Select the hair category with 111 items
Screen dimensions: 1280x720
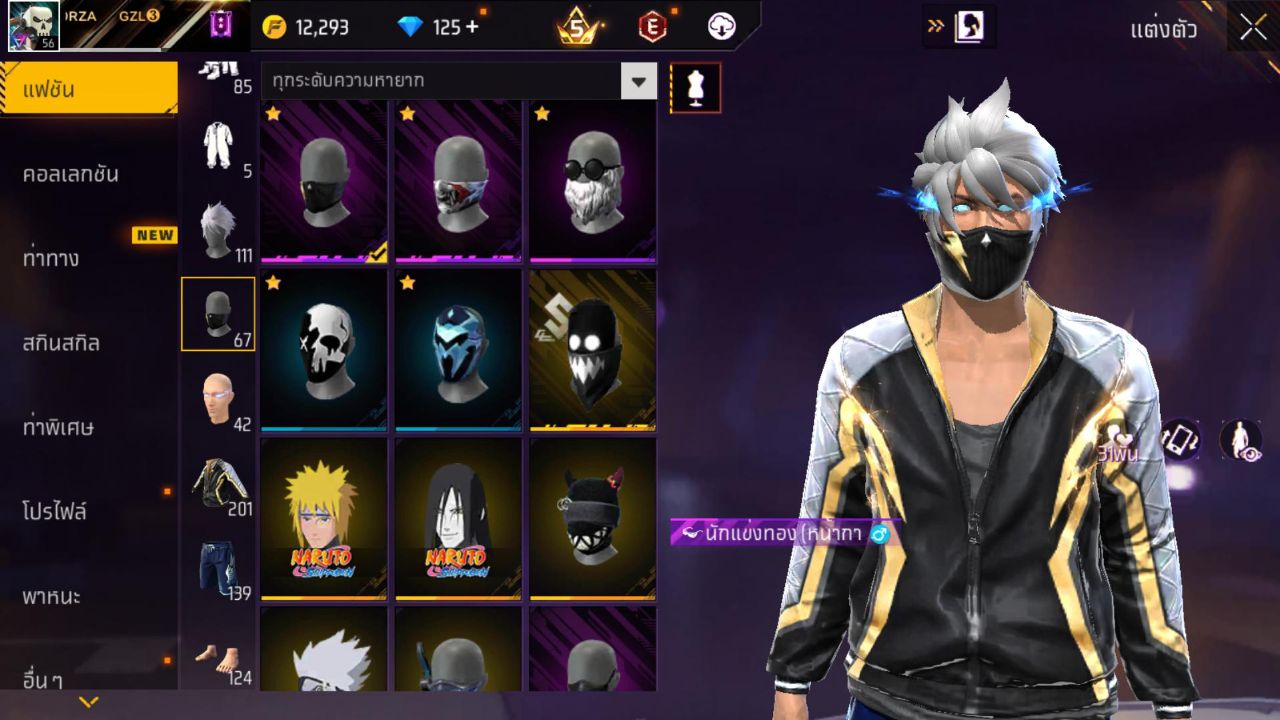218,232
